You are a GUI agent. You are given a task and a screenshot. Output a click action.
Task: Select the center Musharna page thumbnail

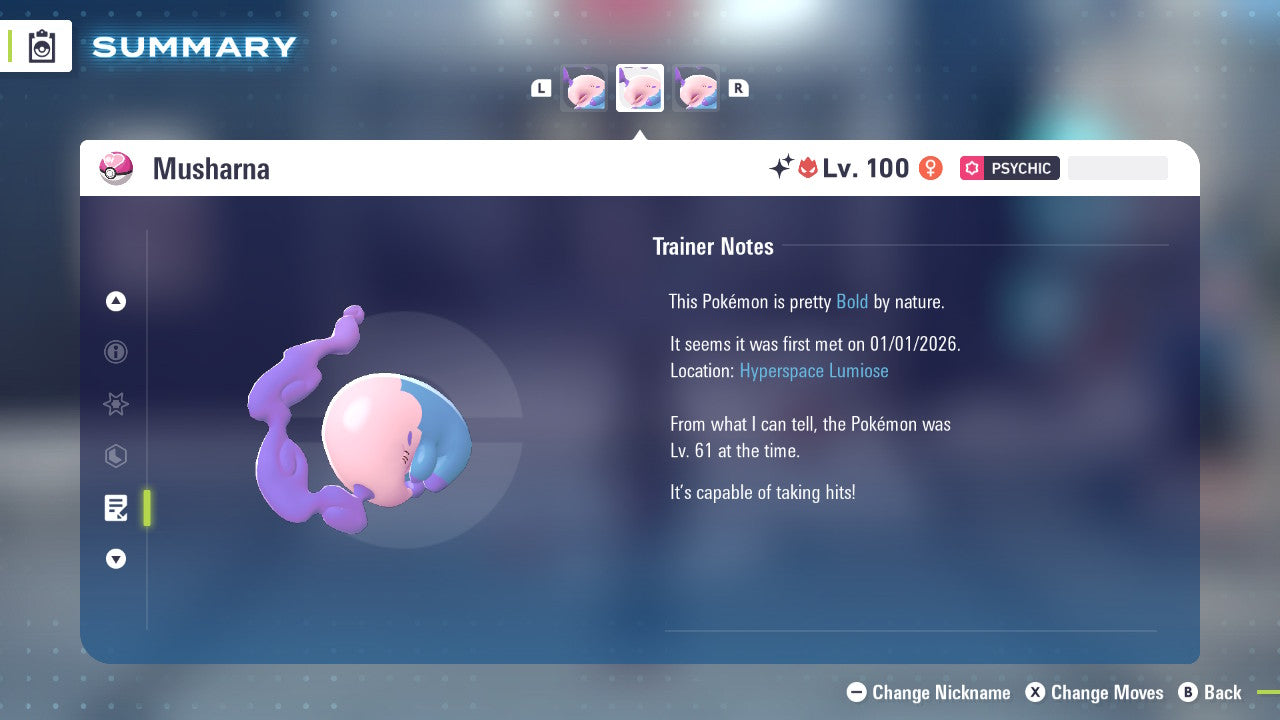(640, 87)
